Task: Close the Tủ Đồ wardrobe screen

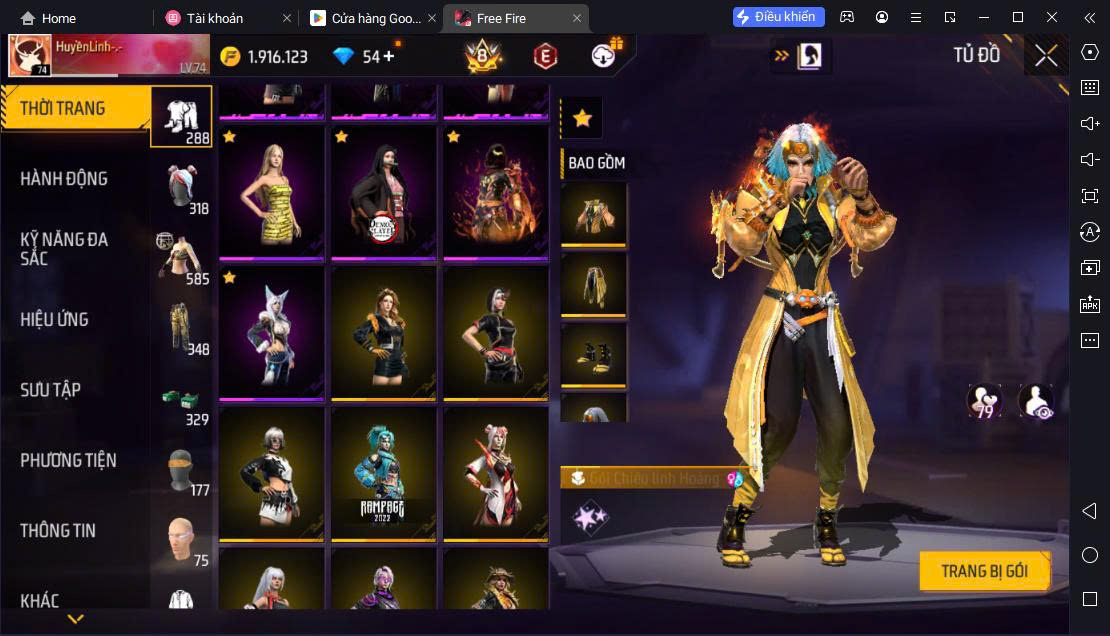Action: pyautogui.click(x=1046, y=56)
